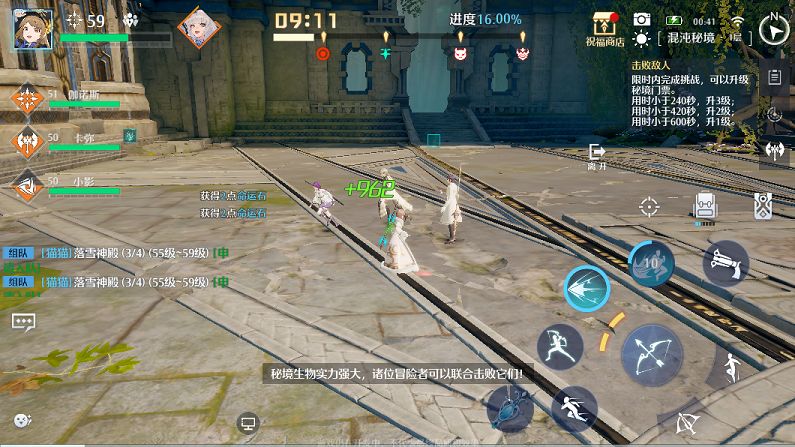
Task: Open the compass minimap
Action: 773,28
